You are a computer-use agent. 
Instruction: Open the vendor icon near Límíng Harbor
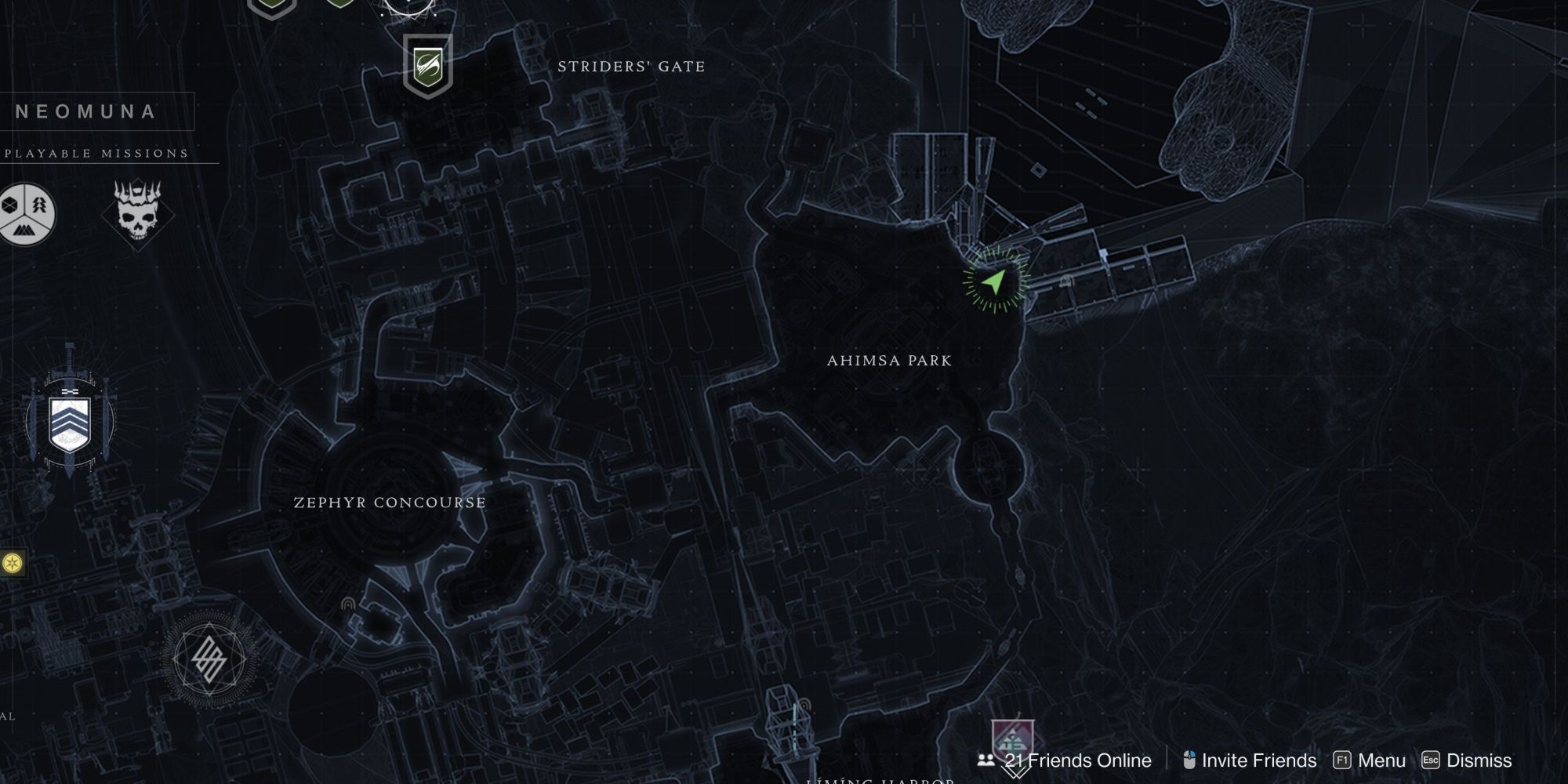click(x=1012, y=742)
